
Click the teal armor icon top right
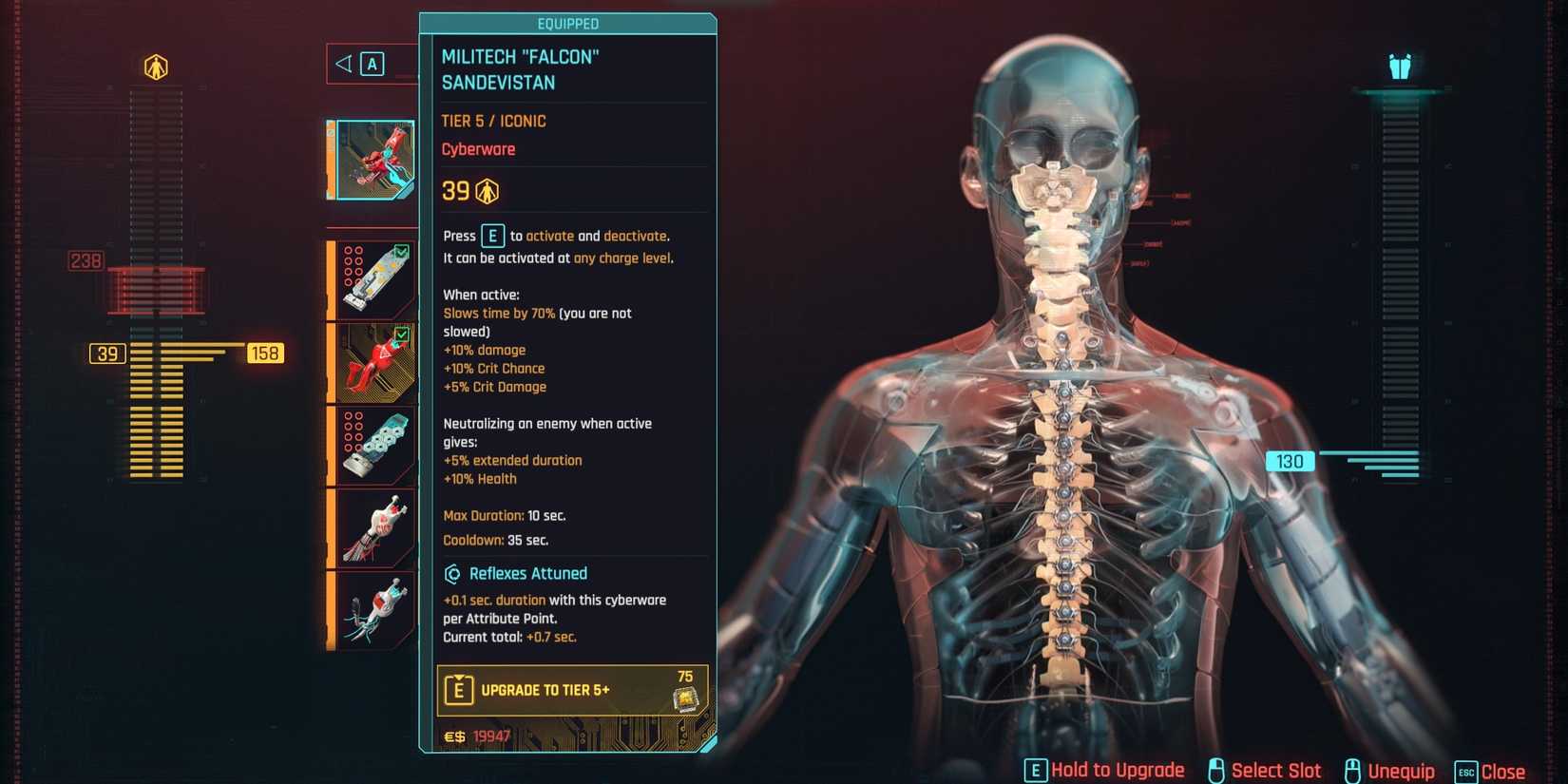[1401, 66]
